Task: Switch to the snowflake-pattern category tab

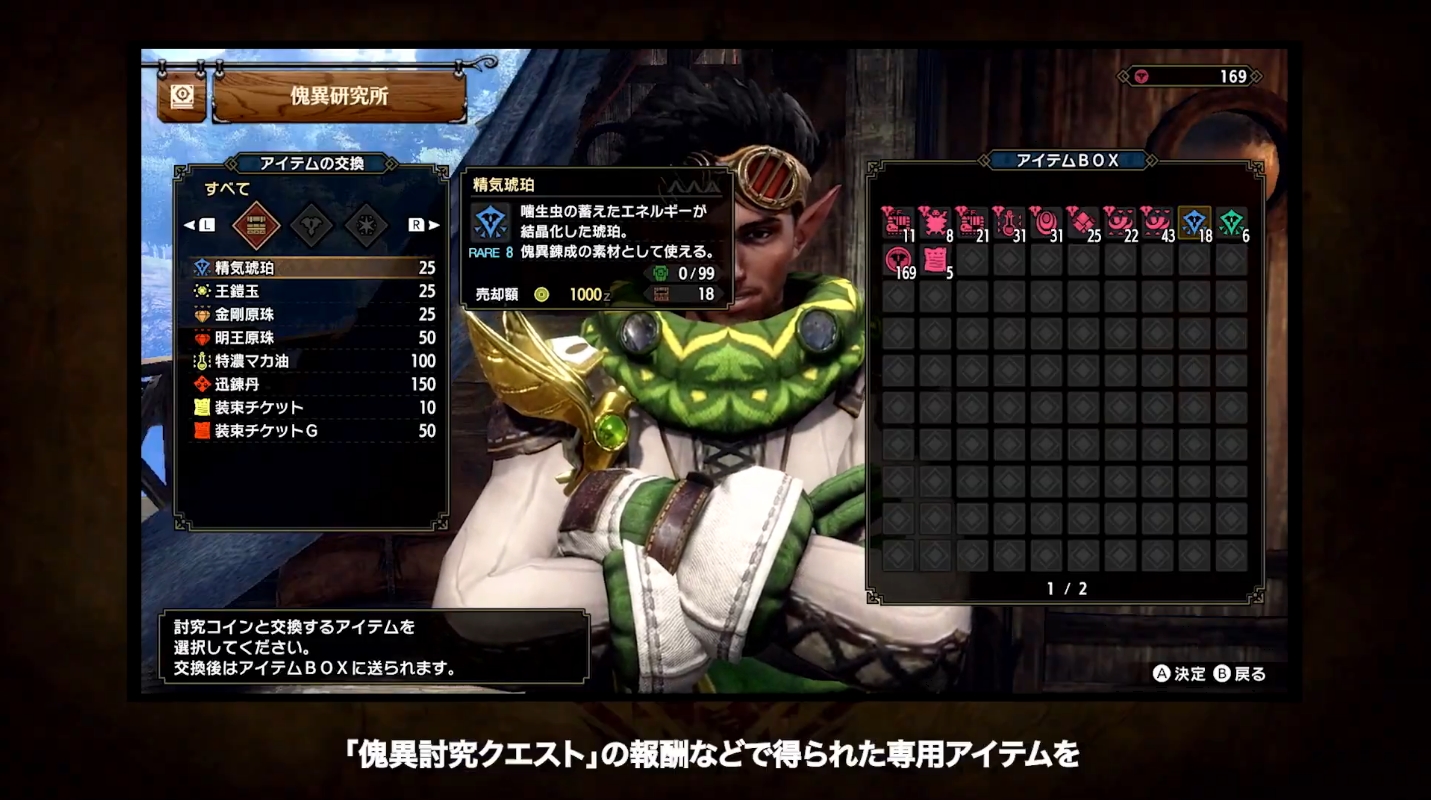Action: (x=366, y=225)
